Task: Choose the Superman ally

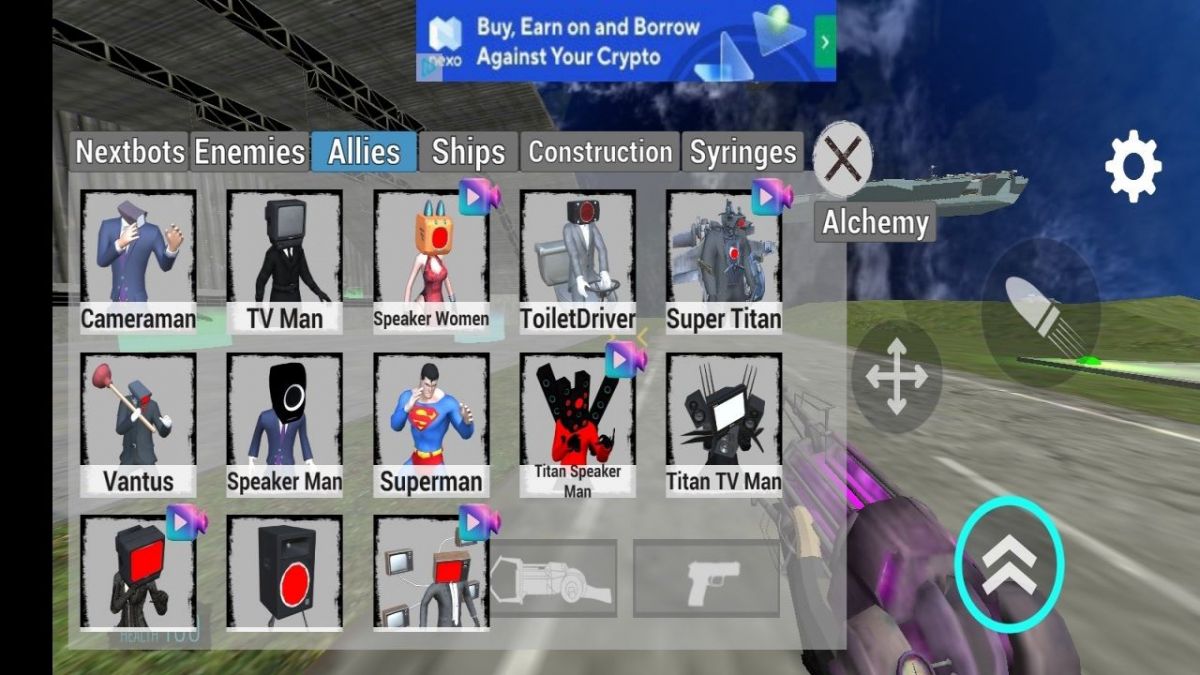Action: click(431, 424)
